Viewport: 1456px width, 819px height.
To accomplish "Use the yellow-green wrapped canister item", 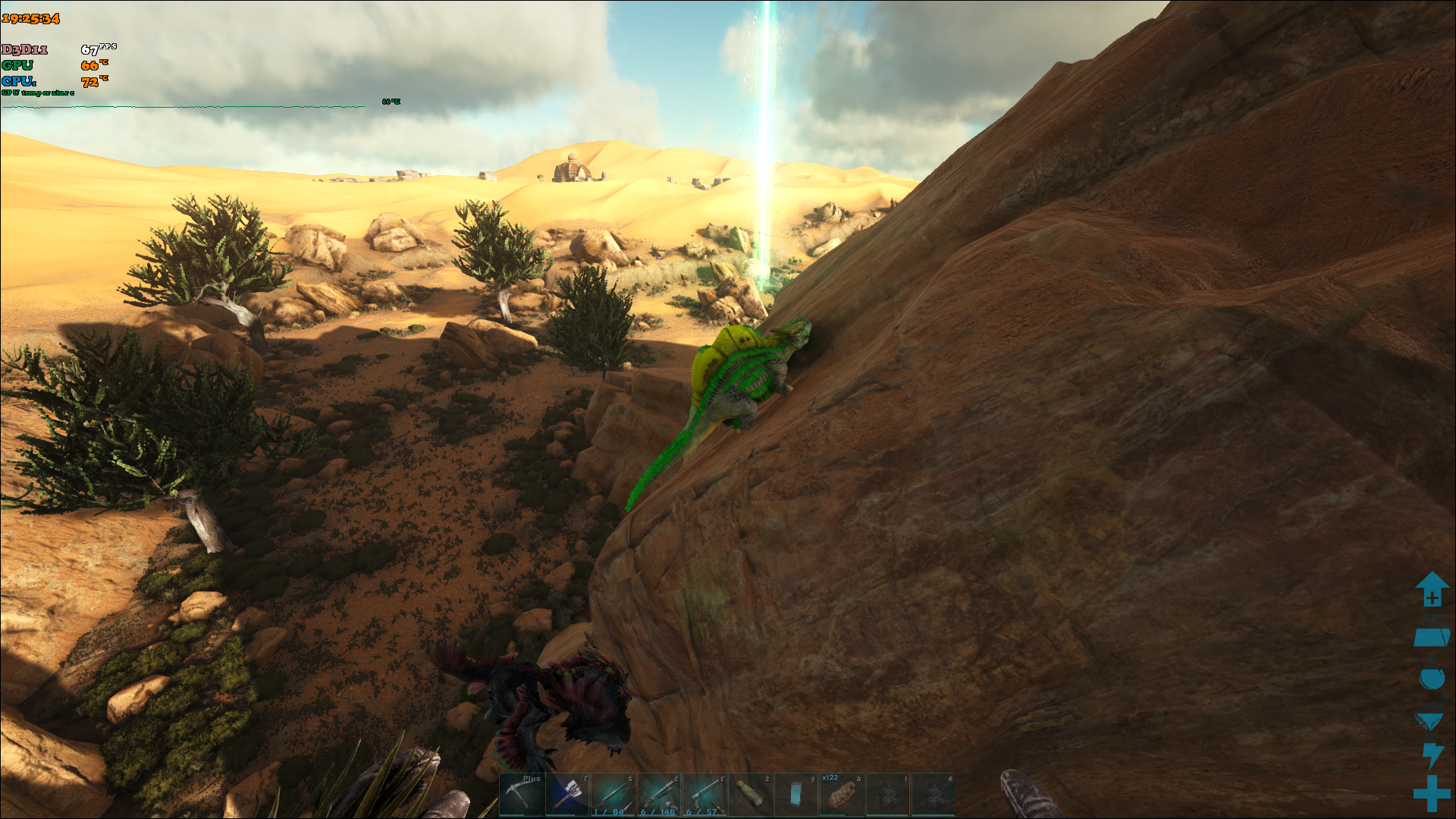I will pyautogui.click(x=750, y=794).
